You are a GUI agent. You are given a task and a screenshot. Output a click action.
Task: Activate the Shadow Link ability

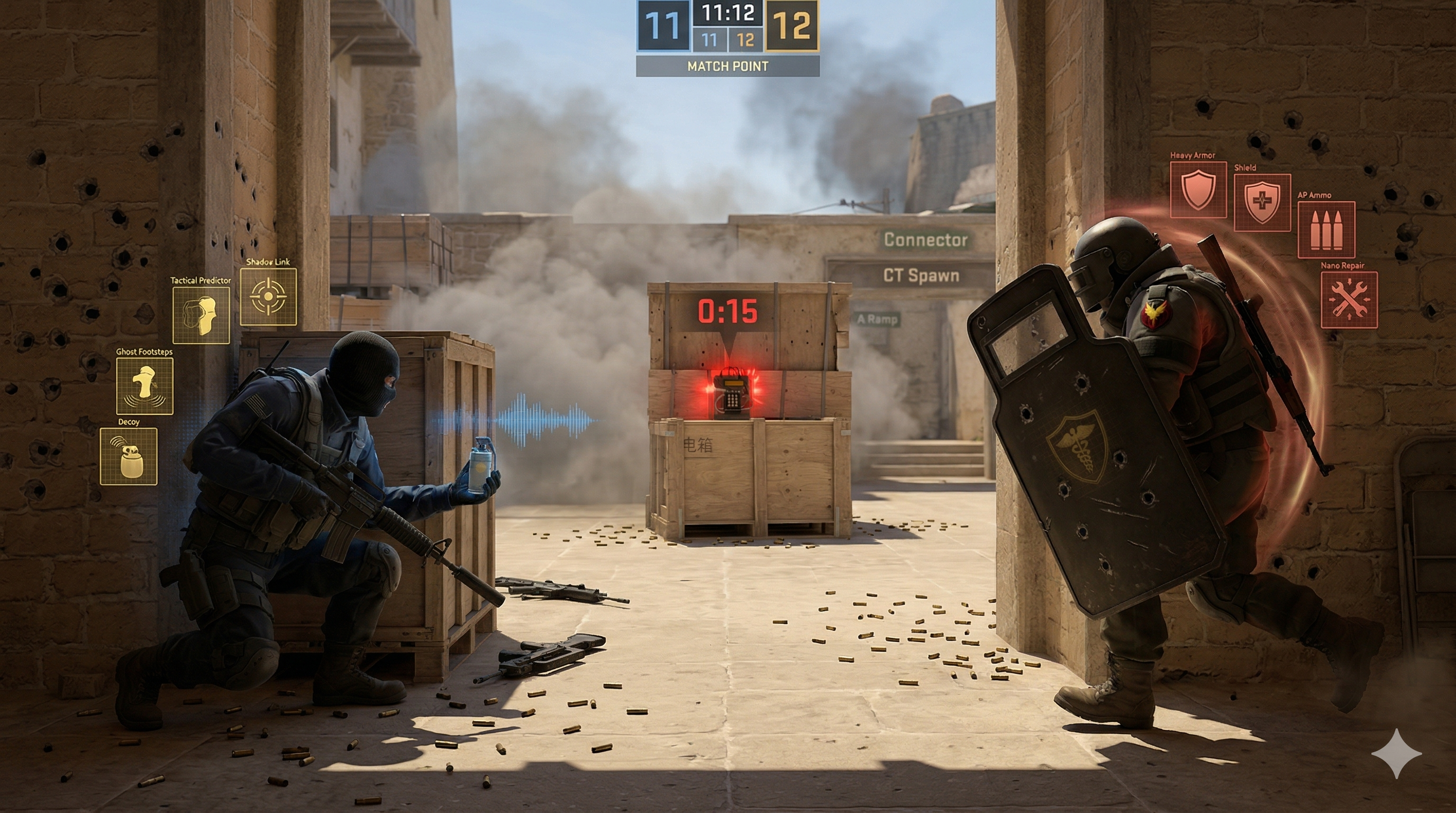pyautogui.click(x=268, y=296)
